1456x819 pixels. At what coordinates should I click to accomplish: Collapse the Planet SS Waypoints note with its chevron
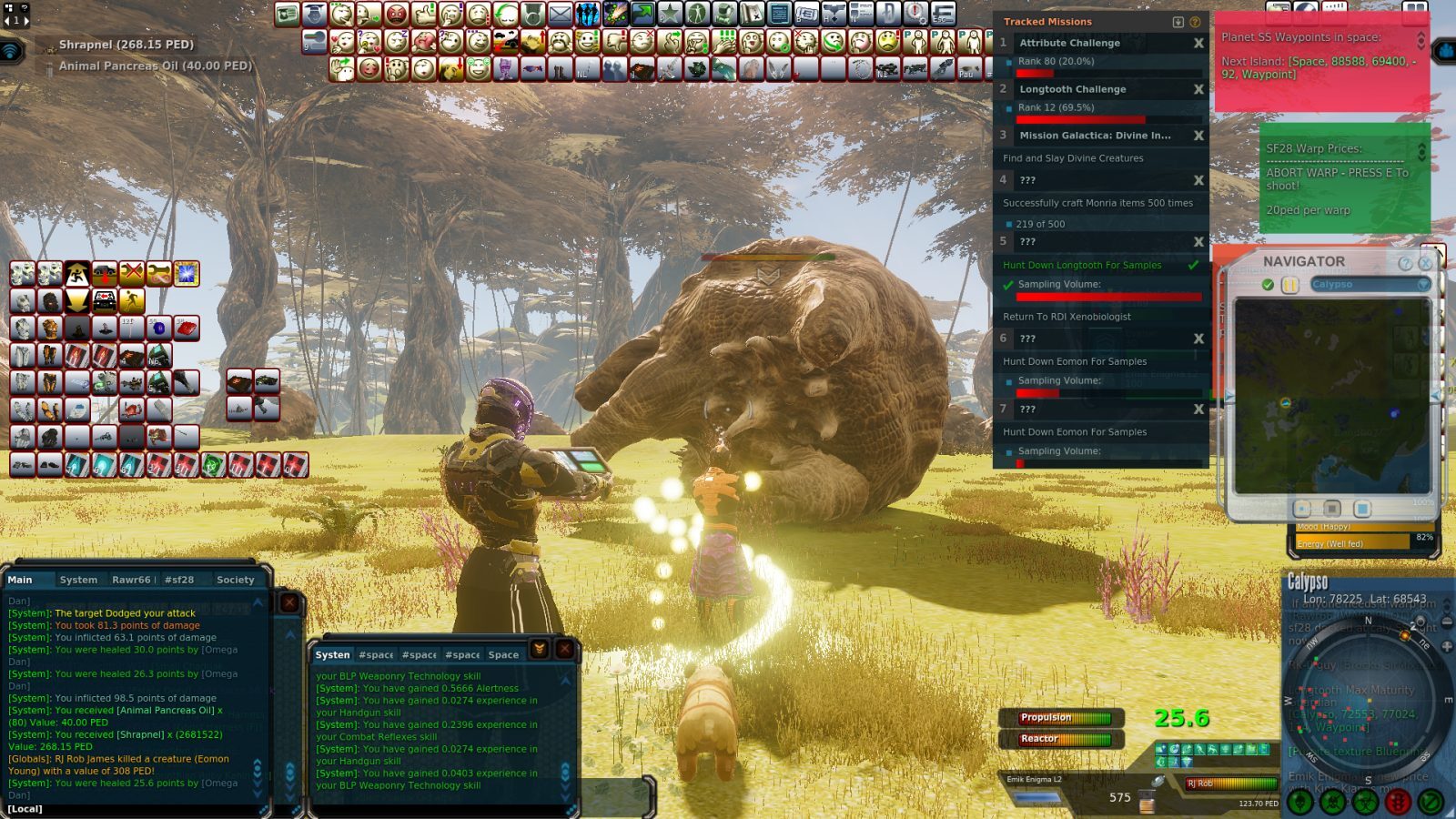click(x=1421, y=38)
